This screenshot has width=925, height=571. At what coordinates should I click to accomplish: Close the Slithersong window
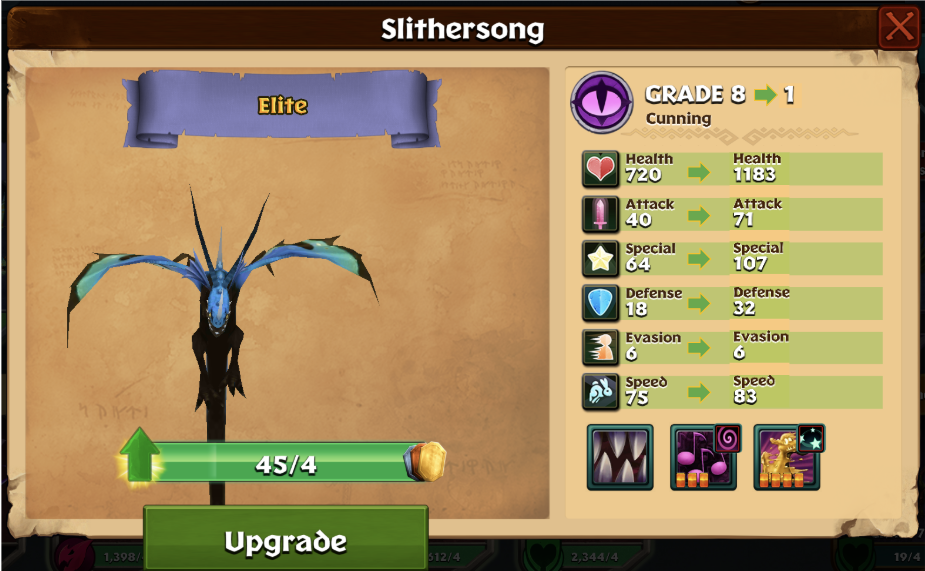pyautogui.click(x=898, y=27)
